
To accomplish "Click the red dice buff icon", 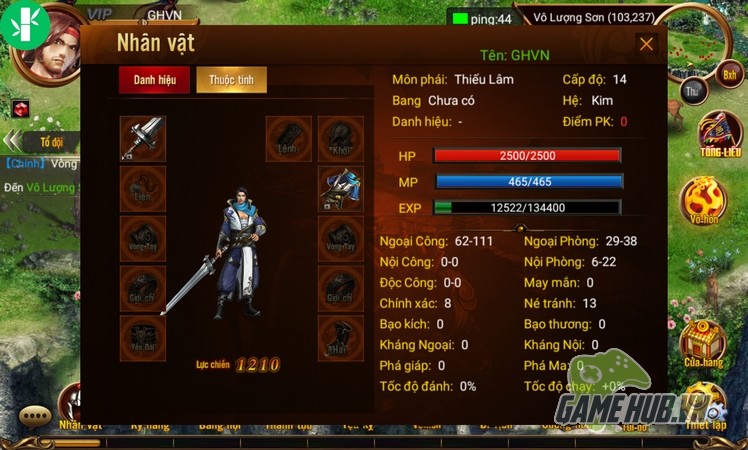I will pos(21,108).
